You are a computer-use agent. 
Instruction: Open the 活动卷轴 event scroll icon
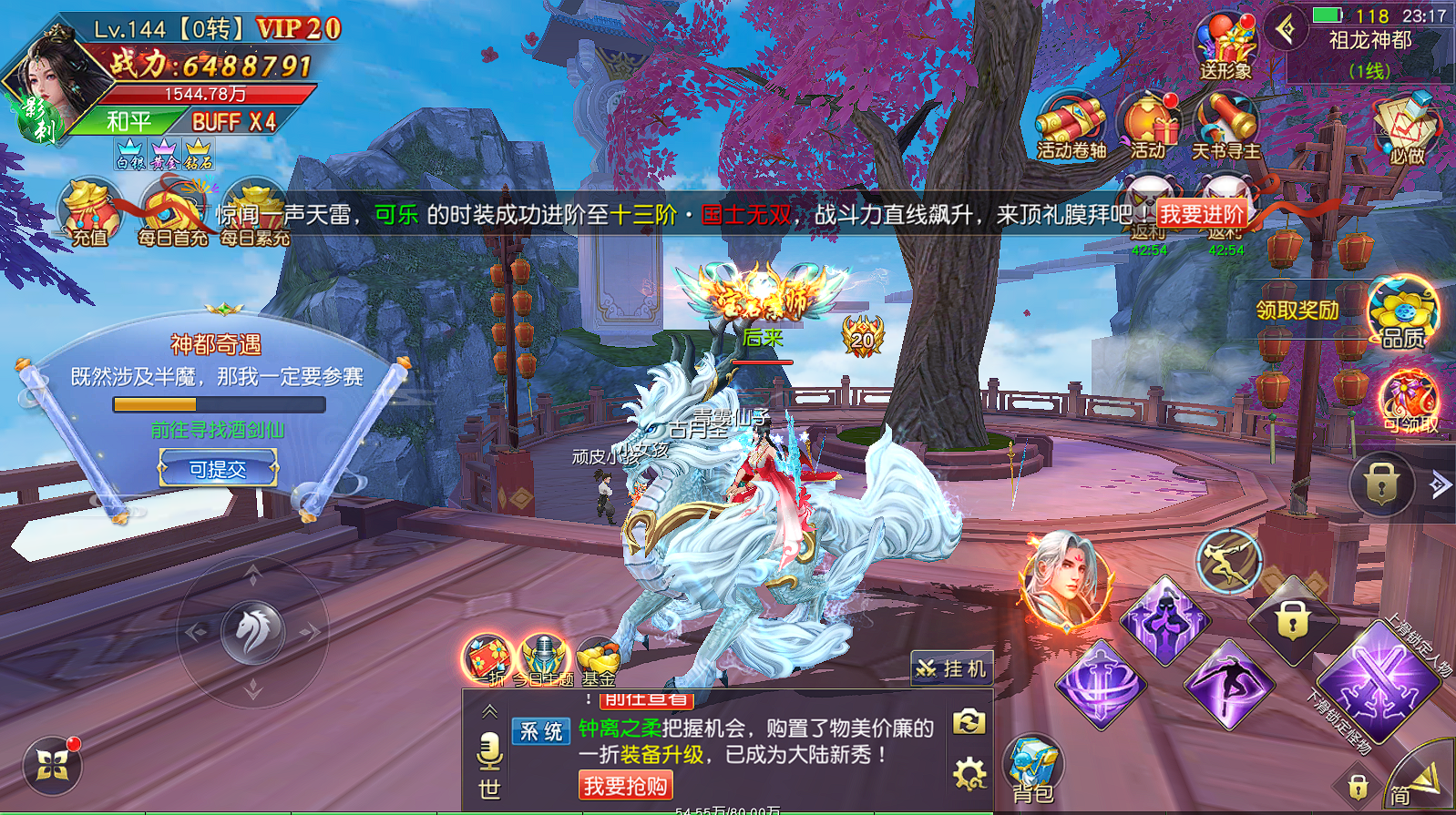click(1071, 126)
